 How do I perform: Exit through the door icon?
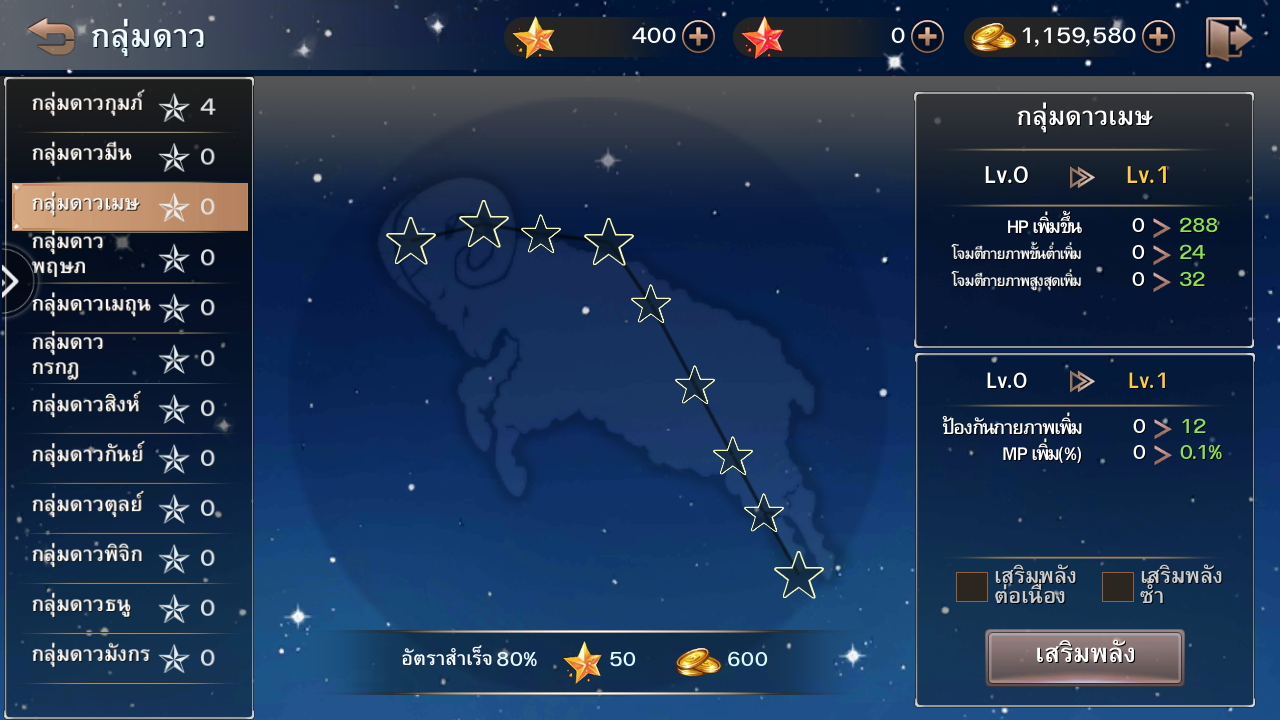(1228, 38)
